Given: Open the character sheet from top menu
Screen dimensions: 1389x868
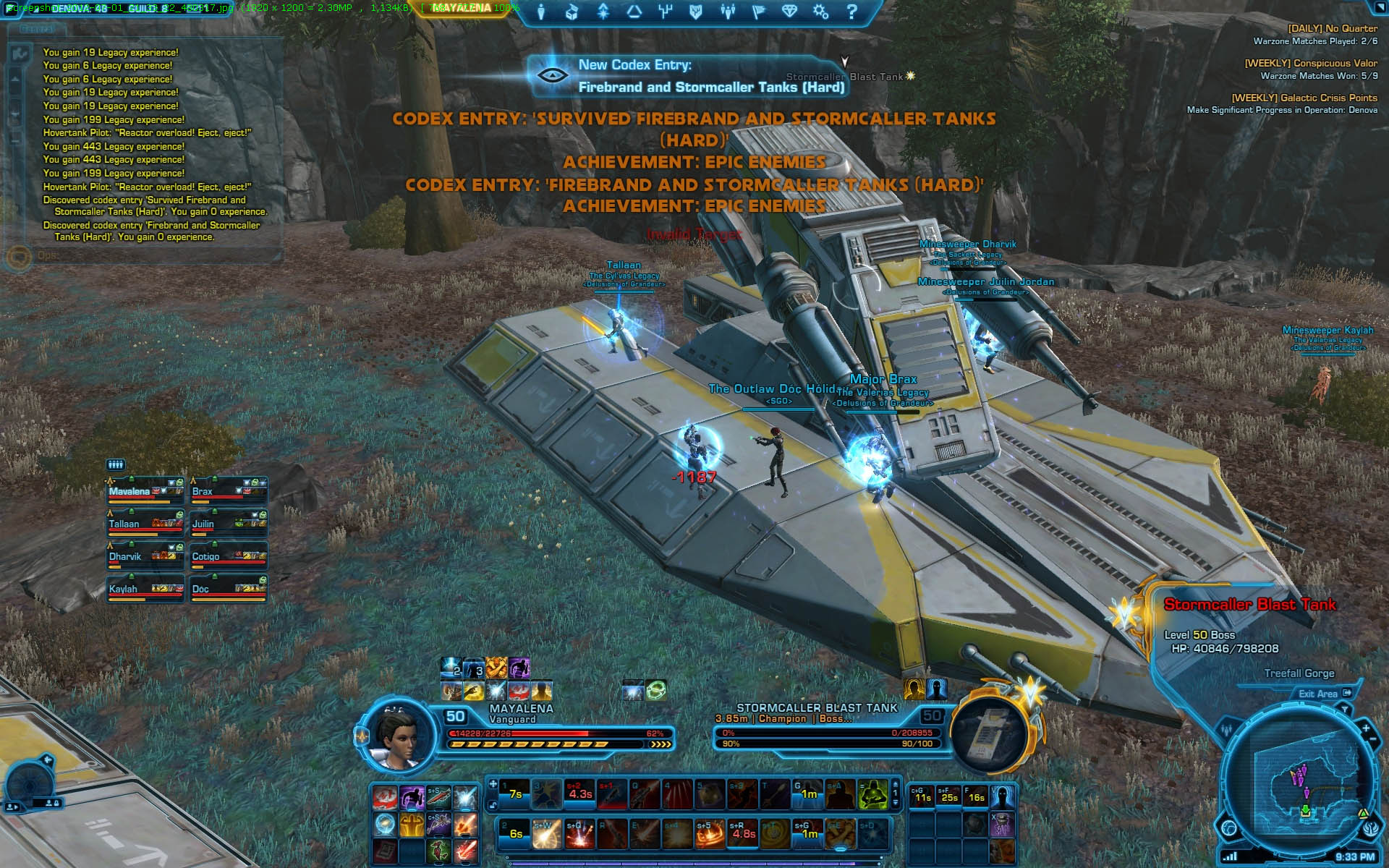Looking at the screenshot, I should click(541, 12).
